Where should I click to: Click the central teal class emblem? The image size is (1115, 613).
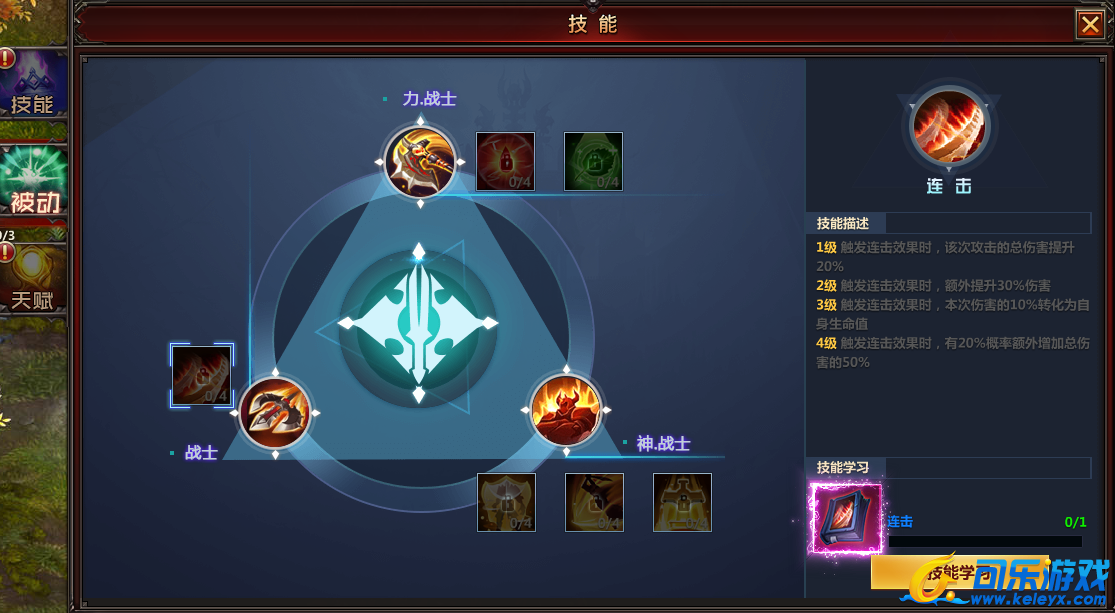(x=418, y=324)
